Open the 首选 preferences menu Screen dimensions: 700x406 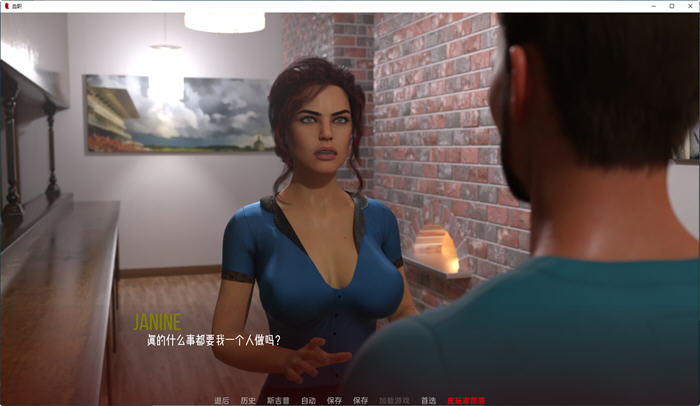click(x=428, y=400)
